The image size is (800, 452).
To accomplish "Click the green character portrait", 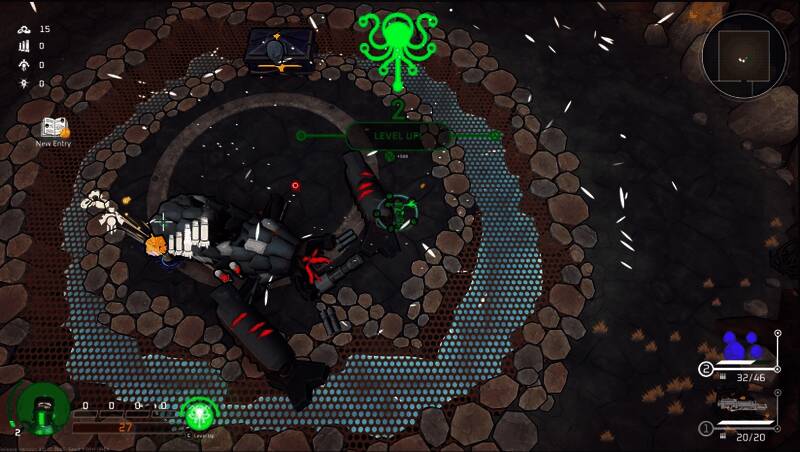I will coord(42,410).
